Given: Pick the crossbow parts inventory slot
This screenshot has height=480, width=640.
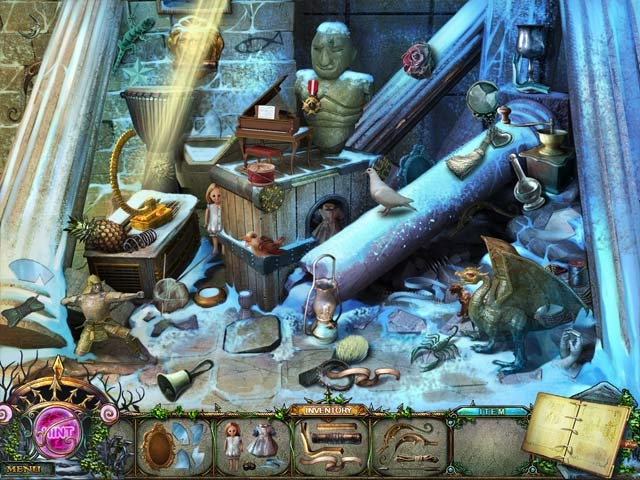Looking at the screenshot, I should (408, 444).
